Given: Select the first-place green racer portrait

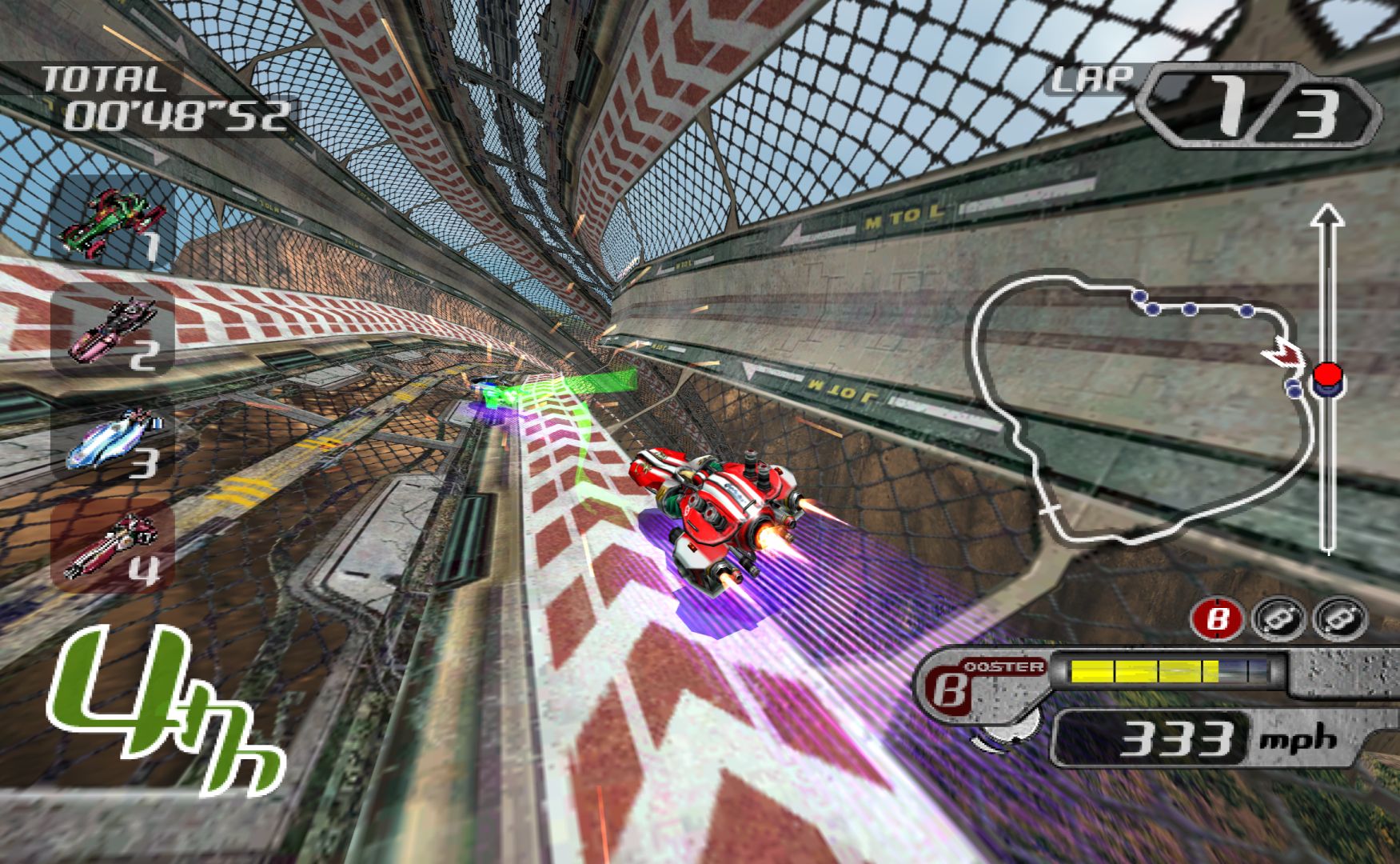Looking at the screenshot, I should (113, 219).
